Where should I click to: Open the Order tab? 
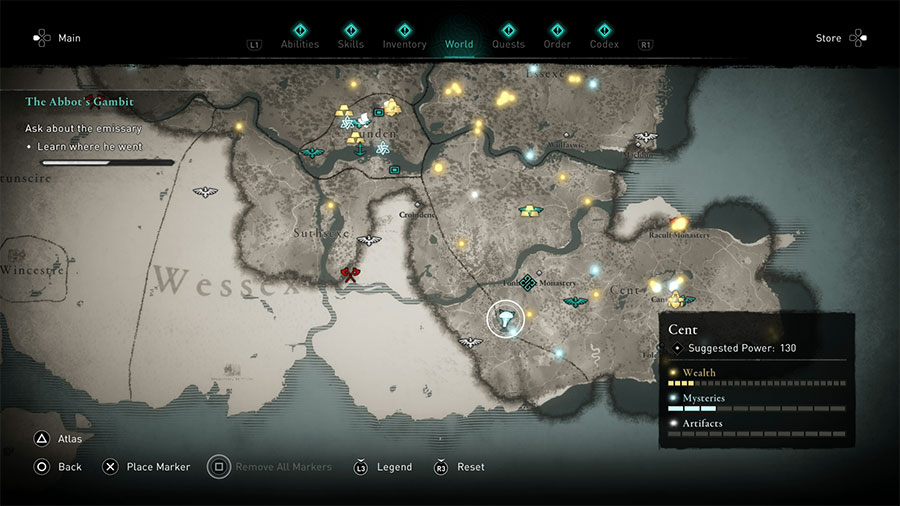pyautogui.click(x=557, y=44)
